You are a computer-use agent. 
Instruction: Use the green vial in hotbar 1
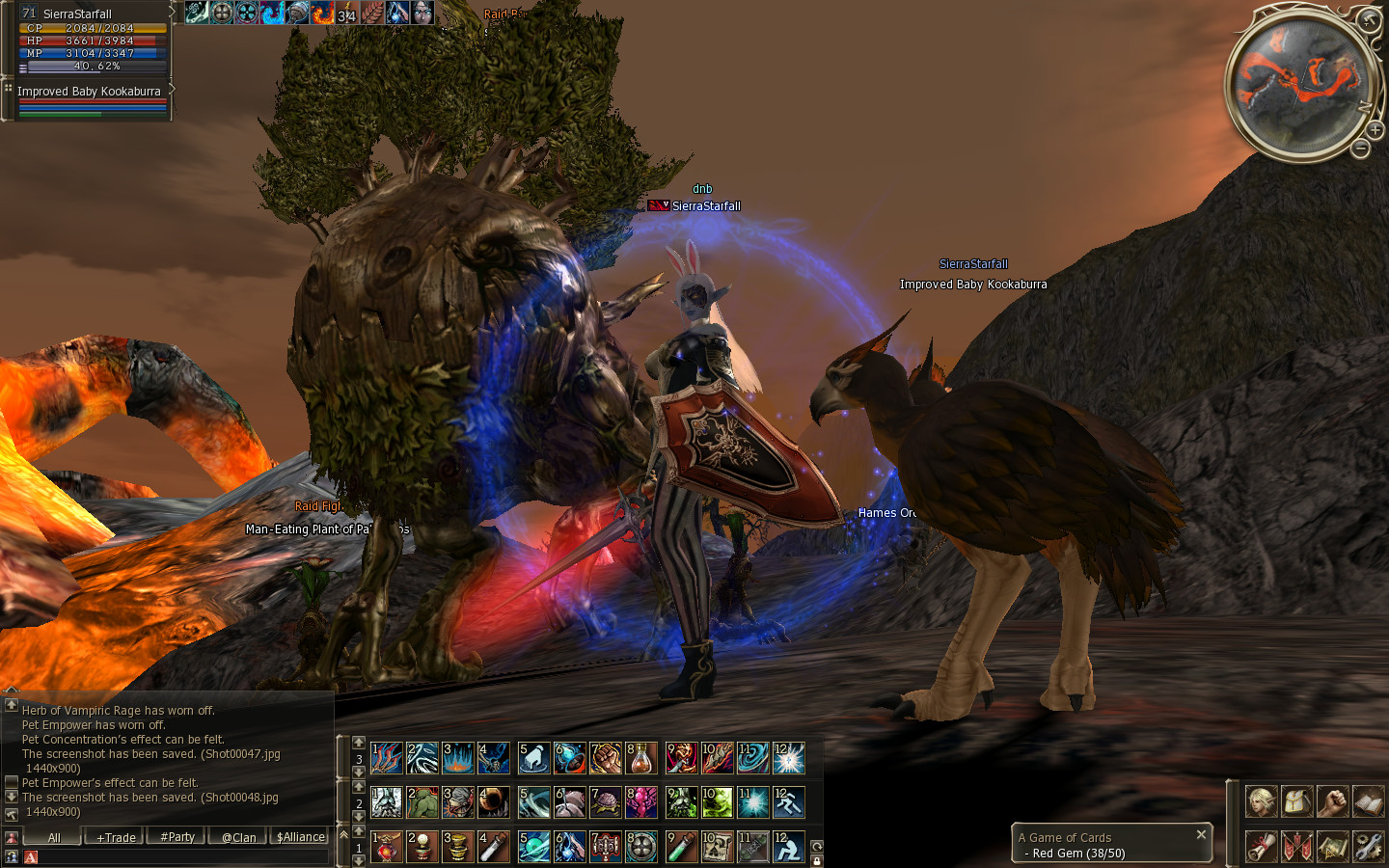pos(681,847)
